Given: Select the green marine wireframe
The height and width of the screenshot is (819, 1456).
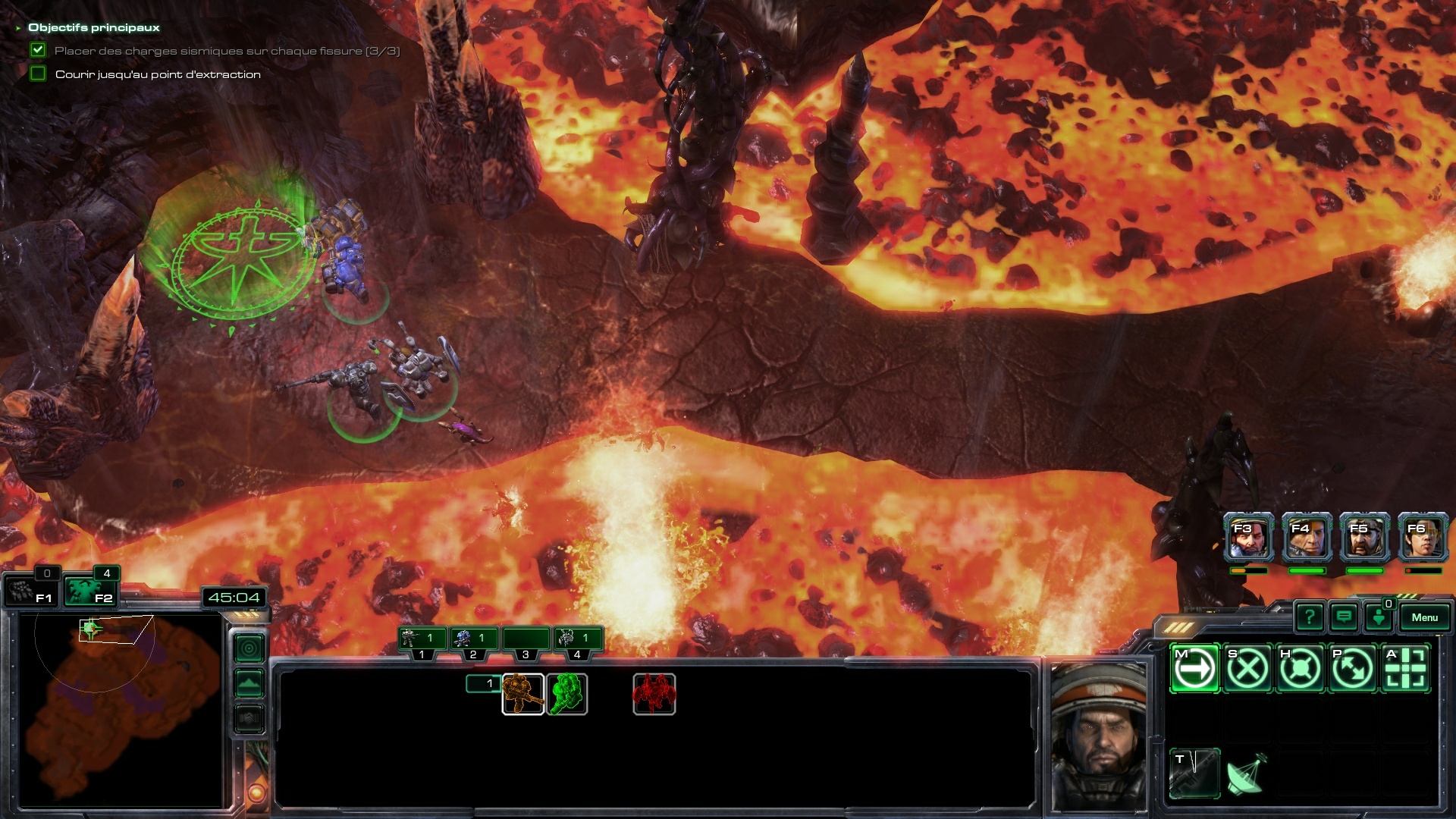Looking at the screenshot, I should click(x=566, y=694).
